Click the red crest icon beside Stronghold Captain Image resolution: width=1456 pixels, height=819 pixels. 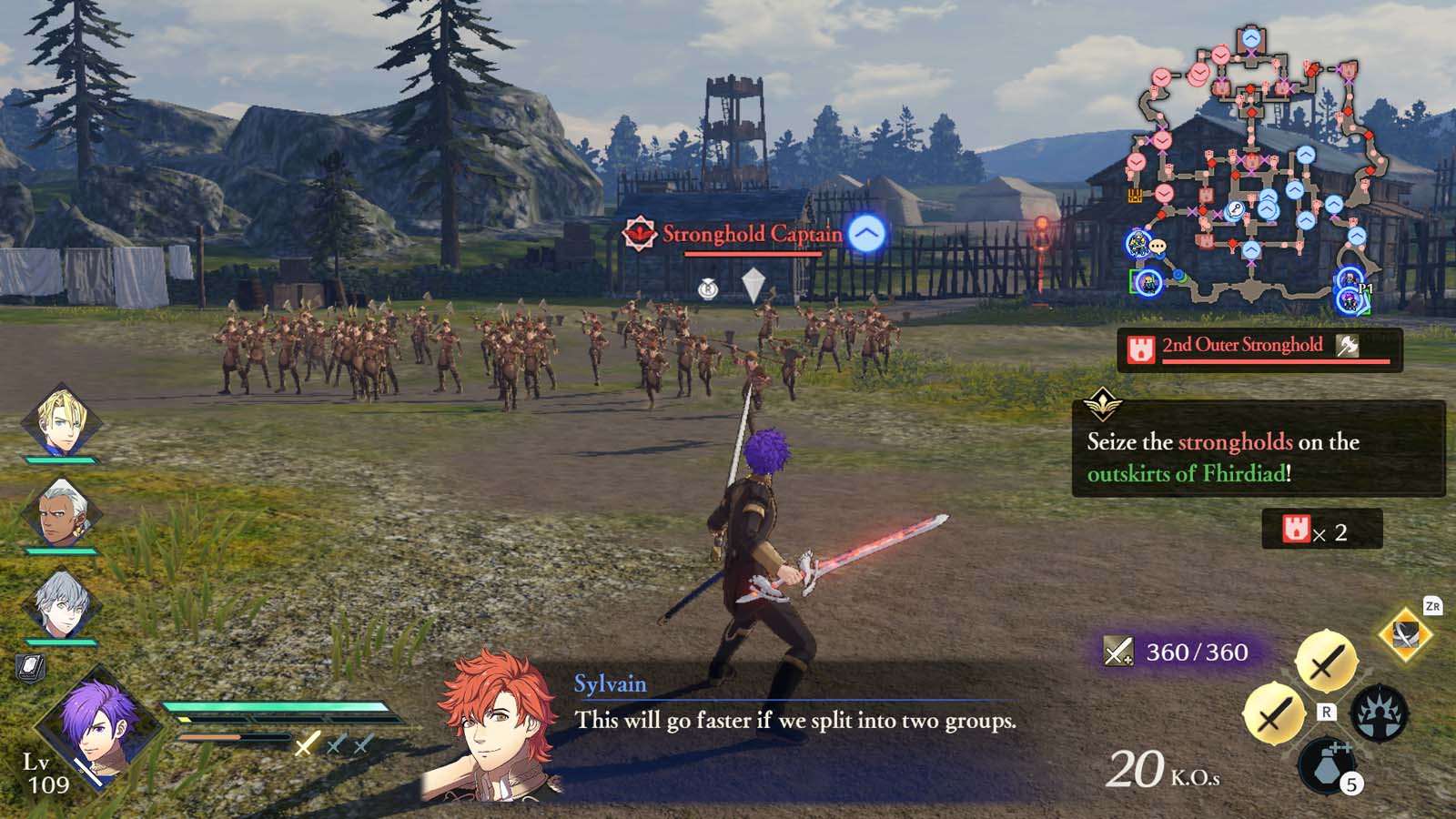coord(638,233)
